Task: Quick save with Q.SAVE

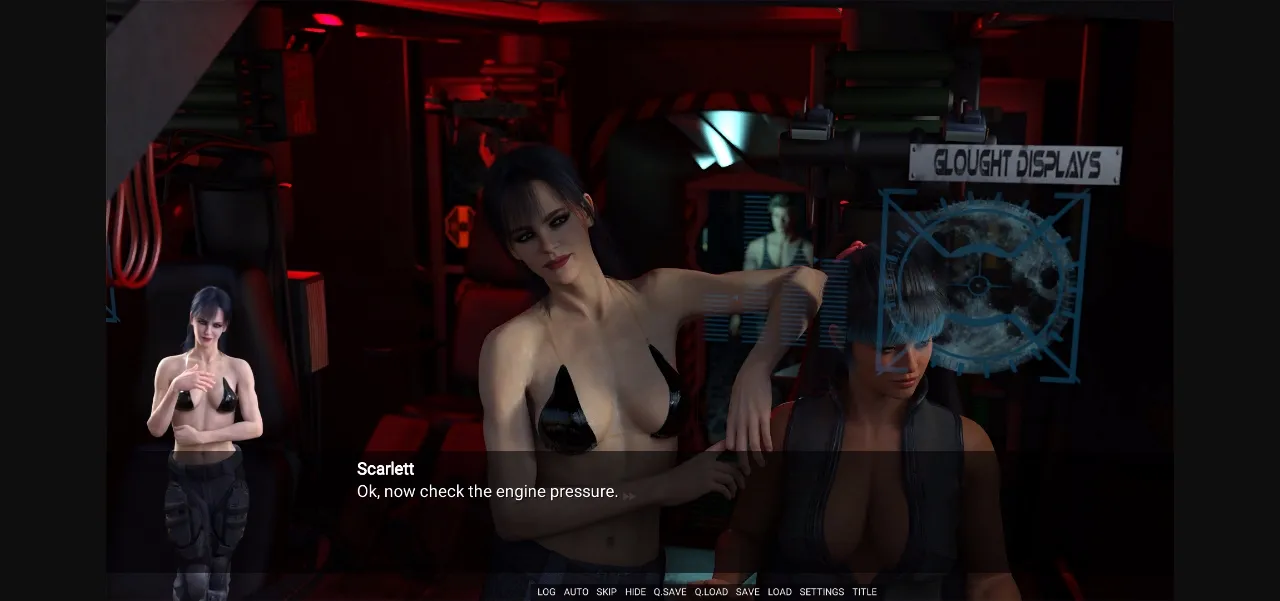Action: [670, 592]
